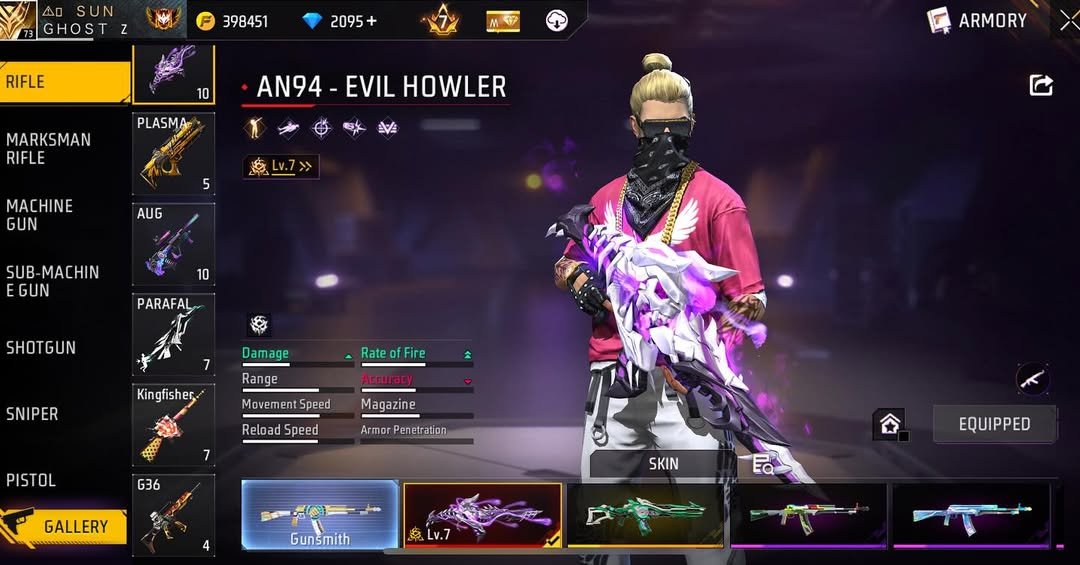Viewport: 1080px width, 565px height.
Task: Switch to the Sniper category
Action: [60, 413]
